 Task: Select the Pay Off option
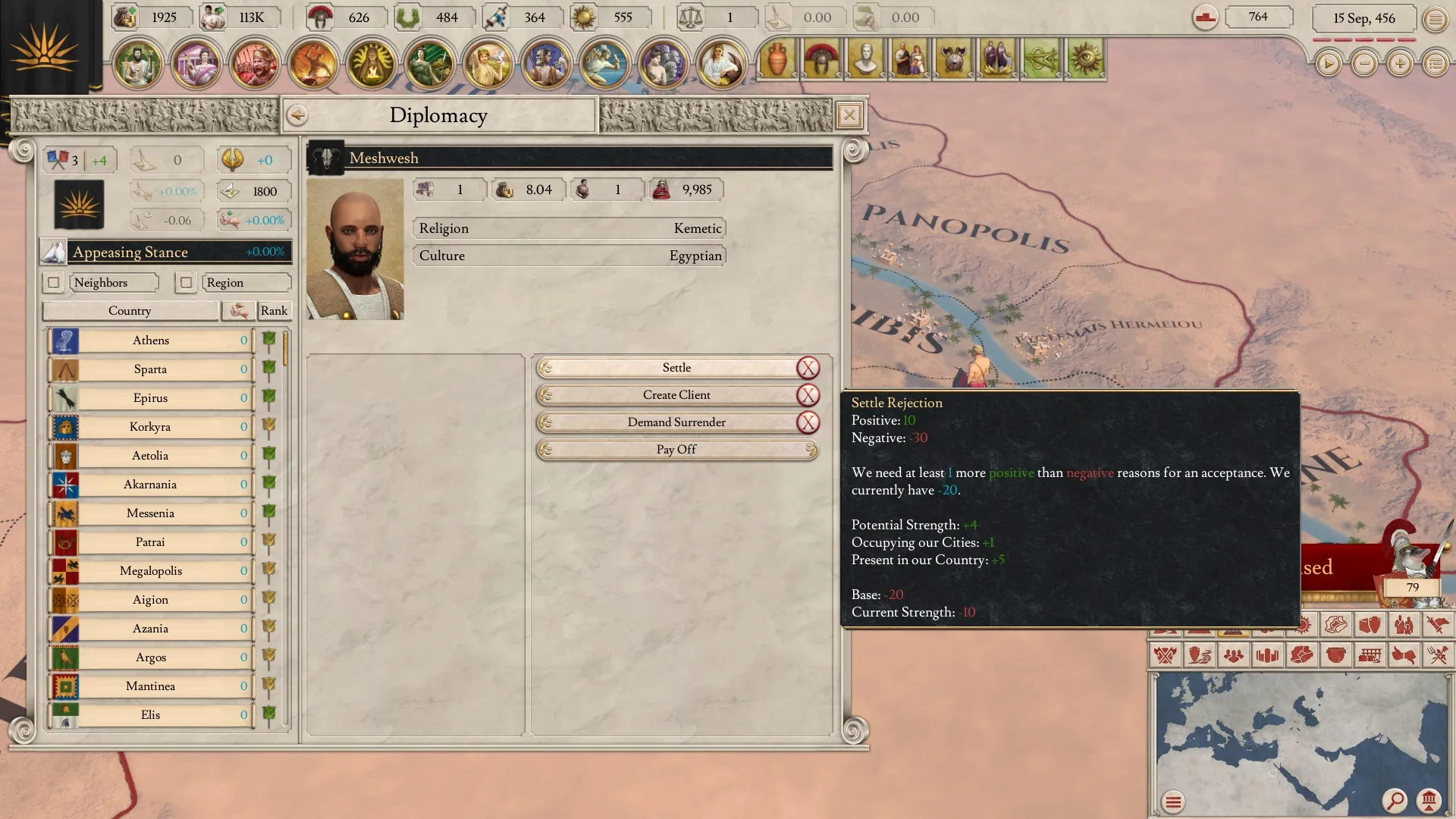click(676, 450)
